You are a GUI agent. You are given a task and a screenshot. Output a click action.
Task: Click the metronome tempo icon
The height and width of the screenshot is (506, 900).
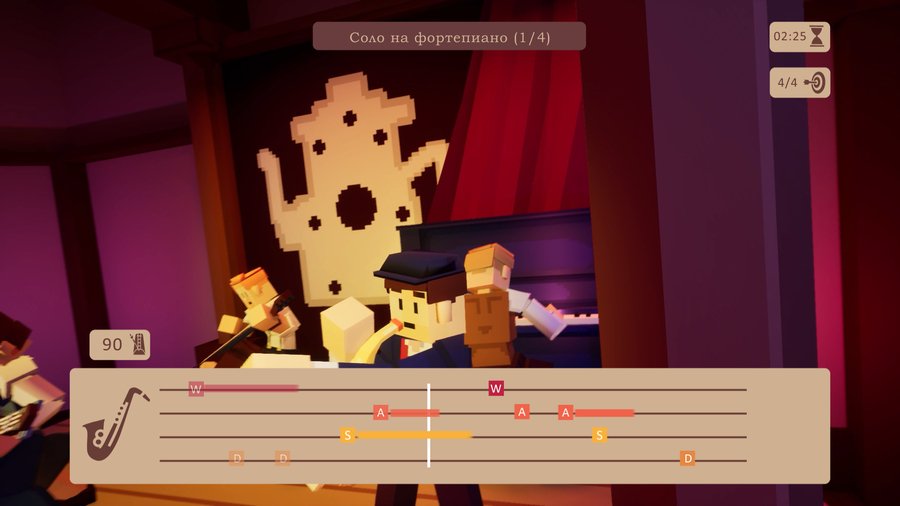(138, 345)
